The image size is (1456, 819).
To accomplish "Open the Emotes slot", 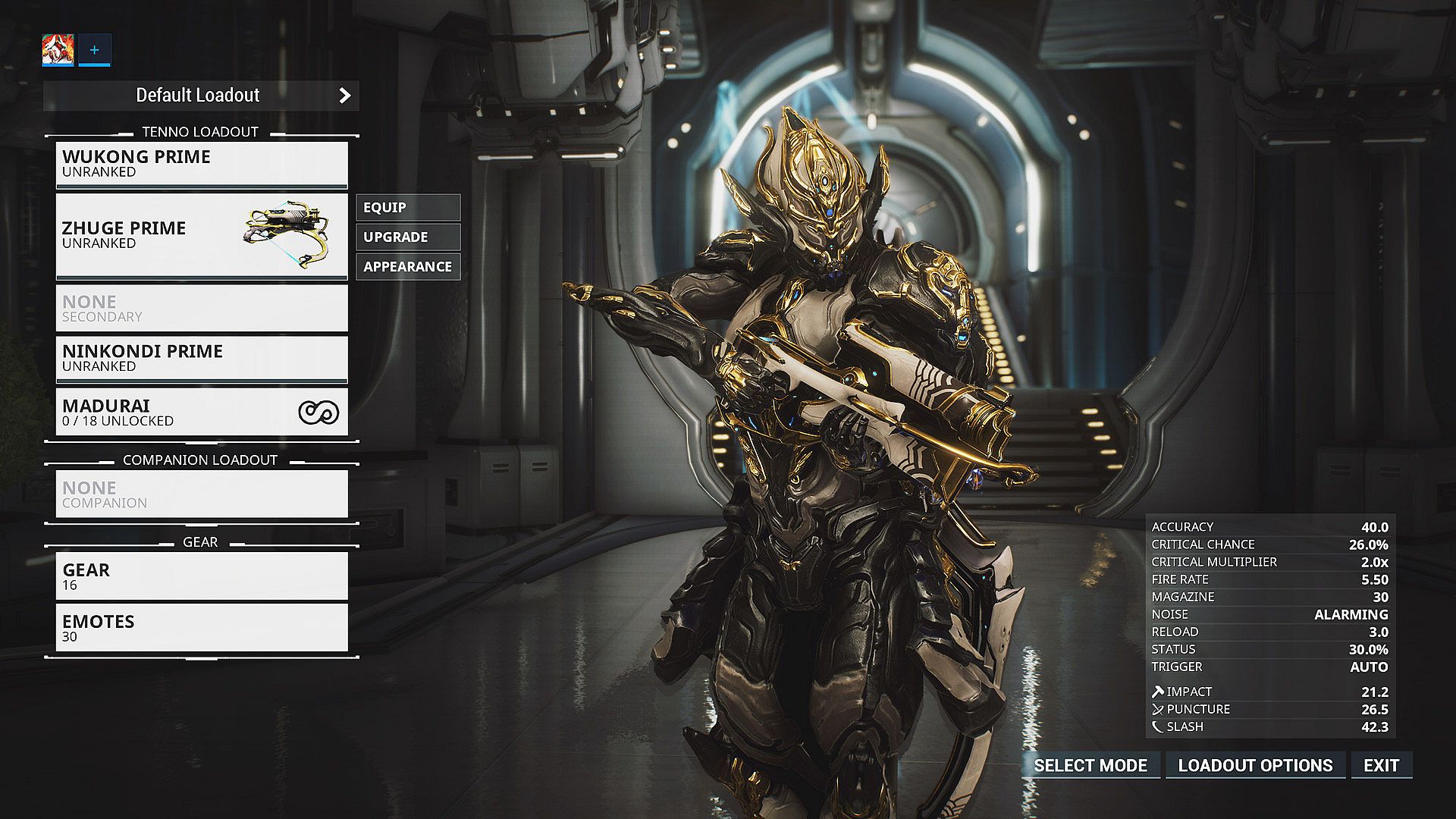I will pyautogui.click(x=202, y=628).
